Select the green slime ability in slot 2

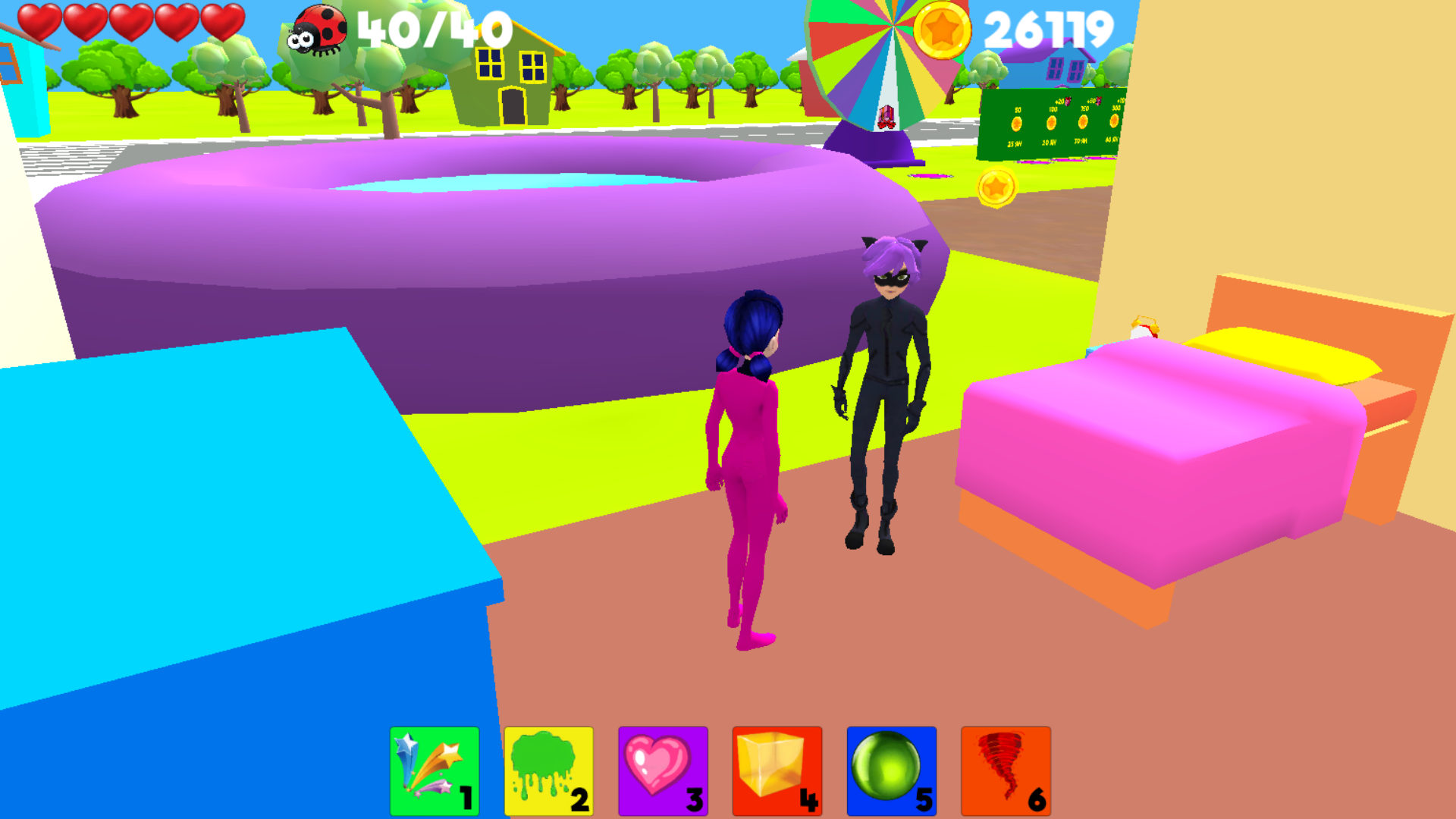548,768
